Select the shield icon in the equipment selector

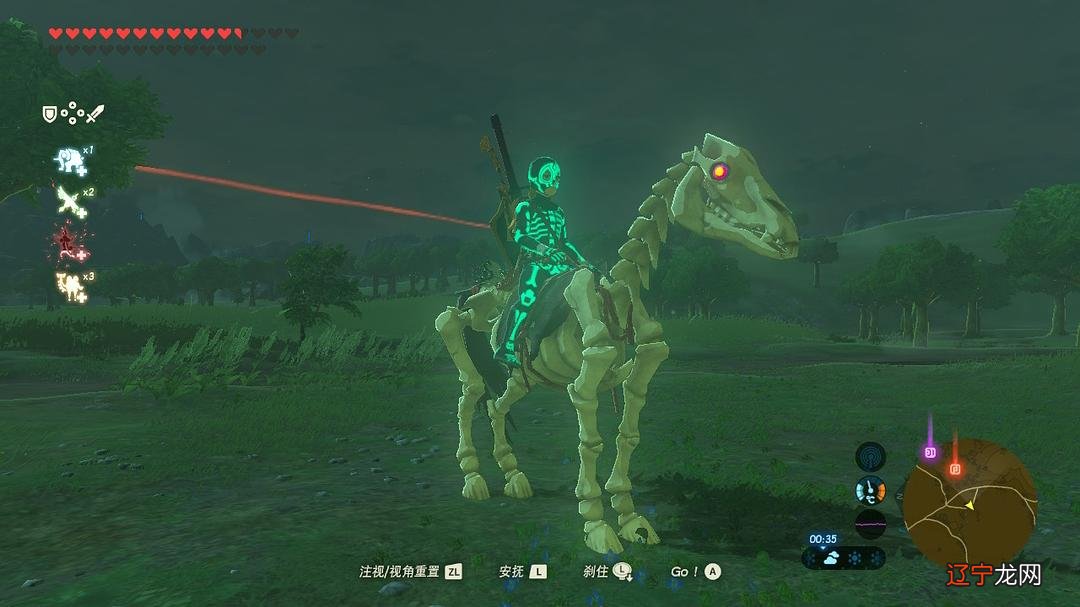tap(49, 115)
